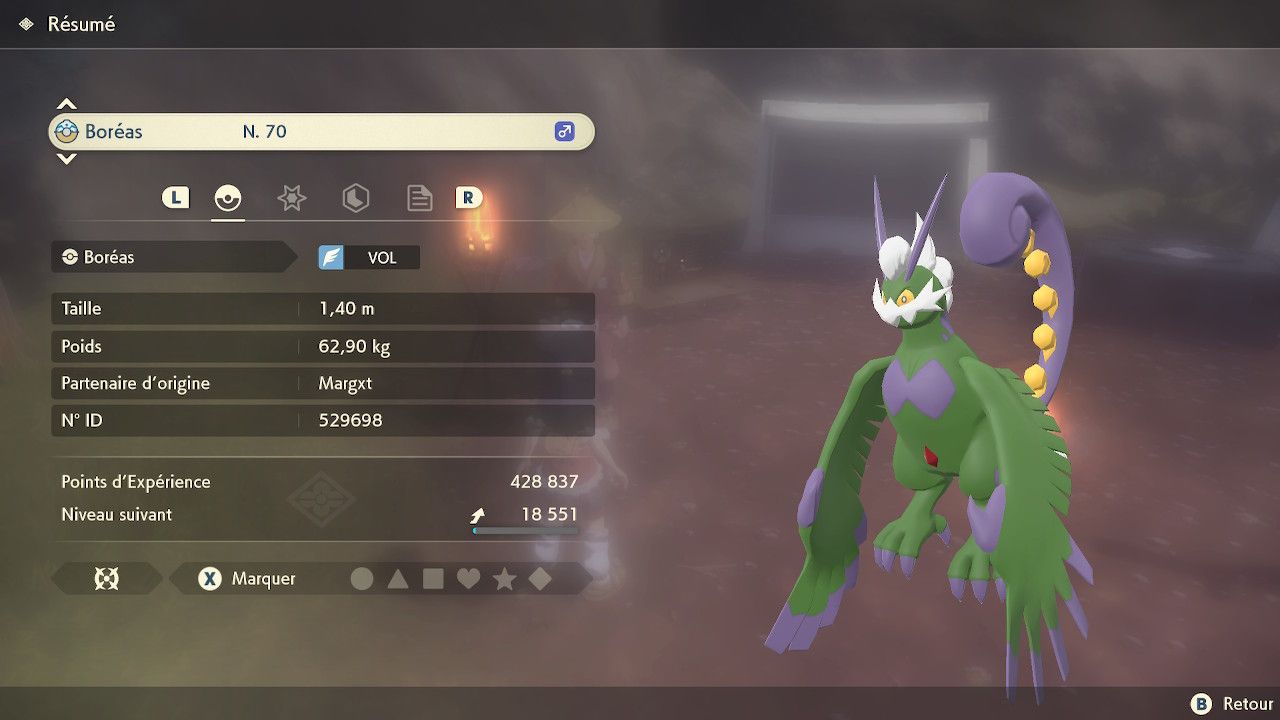Toggle the star marking
Image resolution: width=1280 pixels, height=720 pixels.
click(x=504, y=579)
